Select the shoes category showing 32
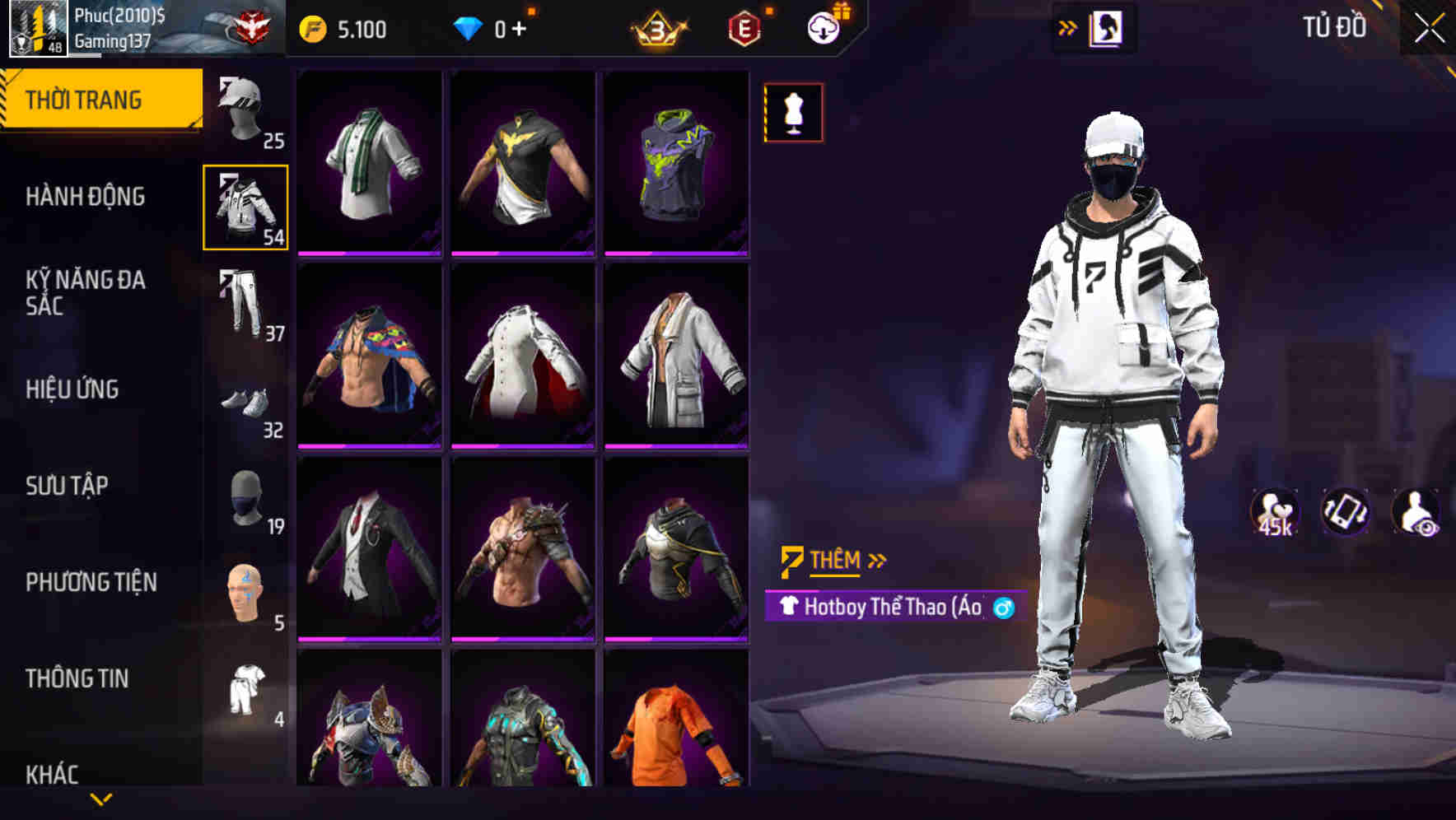 tap(244, 403)
